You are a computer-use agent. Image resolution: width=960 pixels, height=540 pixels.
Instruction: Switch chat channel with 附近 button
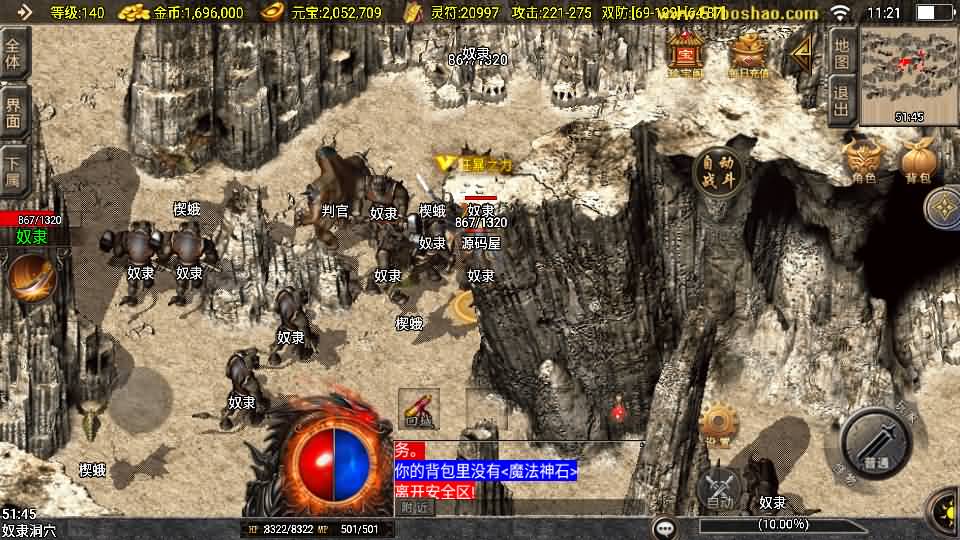tap(417, 507)
